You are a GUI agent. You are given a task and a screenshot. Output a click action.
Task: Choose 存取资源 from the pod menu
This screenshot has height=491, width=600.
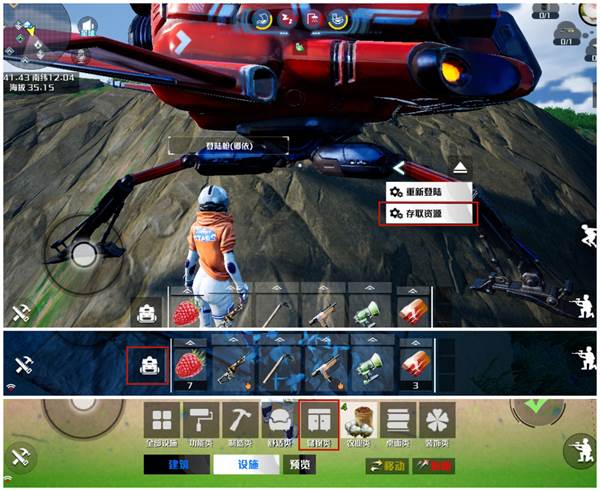(x=427, y=213)
